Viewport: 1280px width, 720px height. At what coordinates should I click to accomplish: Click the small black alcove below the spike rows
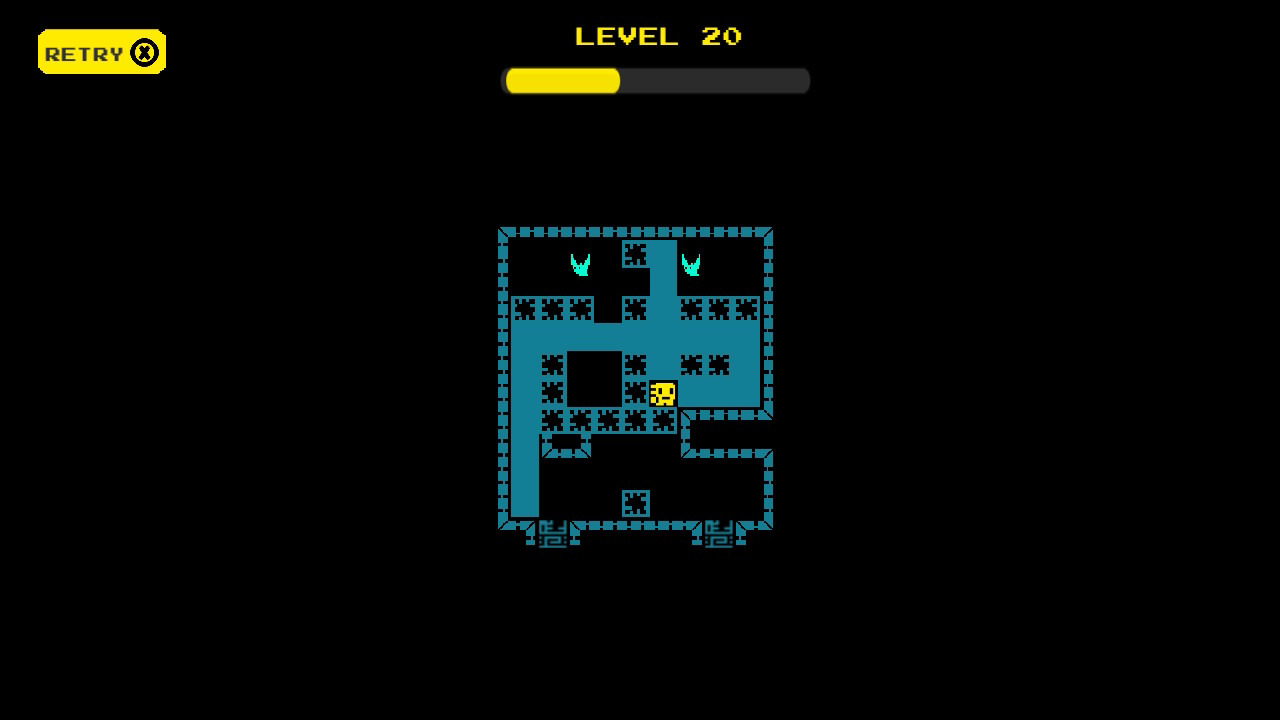point(565,440)
